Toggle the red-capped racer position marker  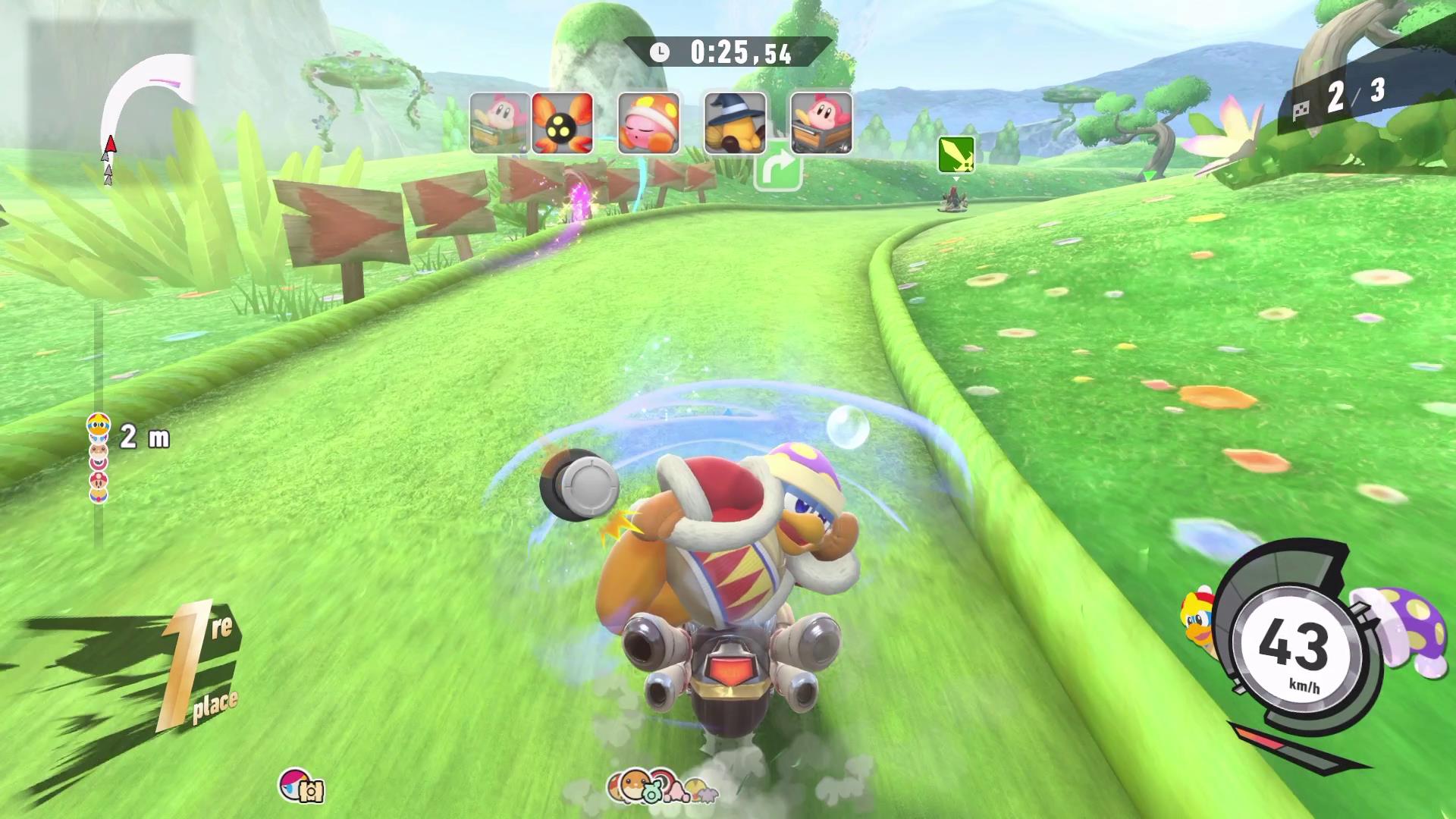[x=99, y=480]
